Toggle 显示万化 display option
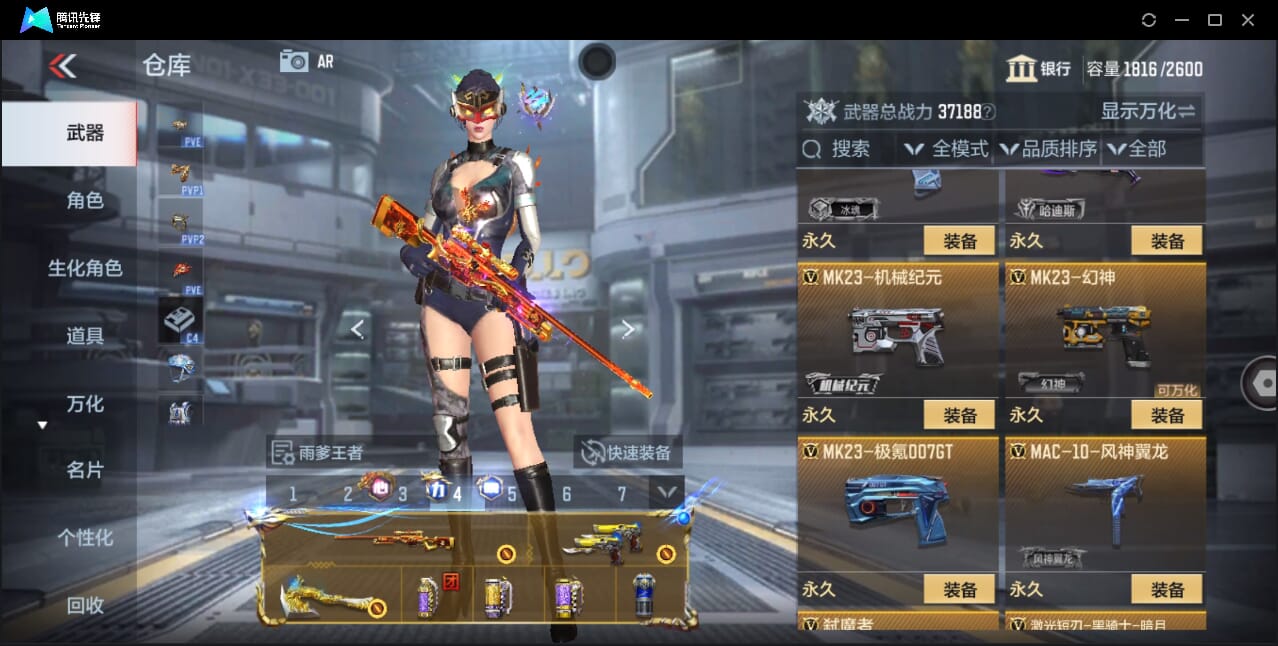The image size is (1278, 646). pos(1148,111)
